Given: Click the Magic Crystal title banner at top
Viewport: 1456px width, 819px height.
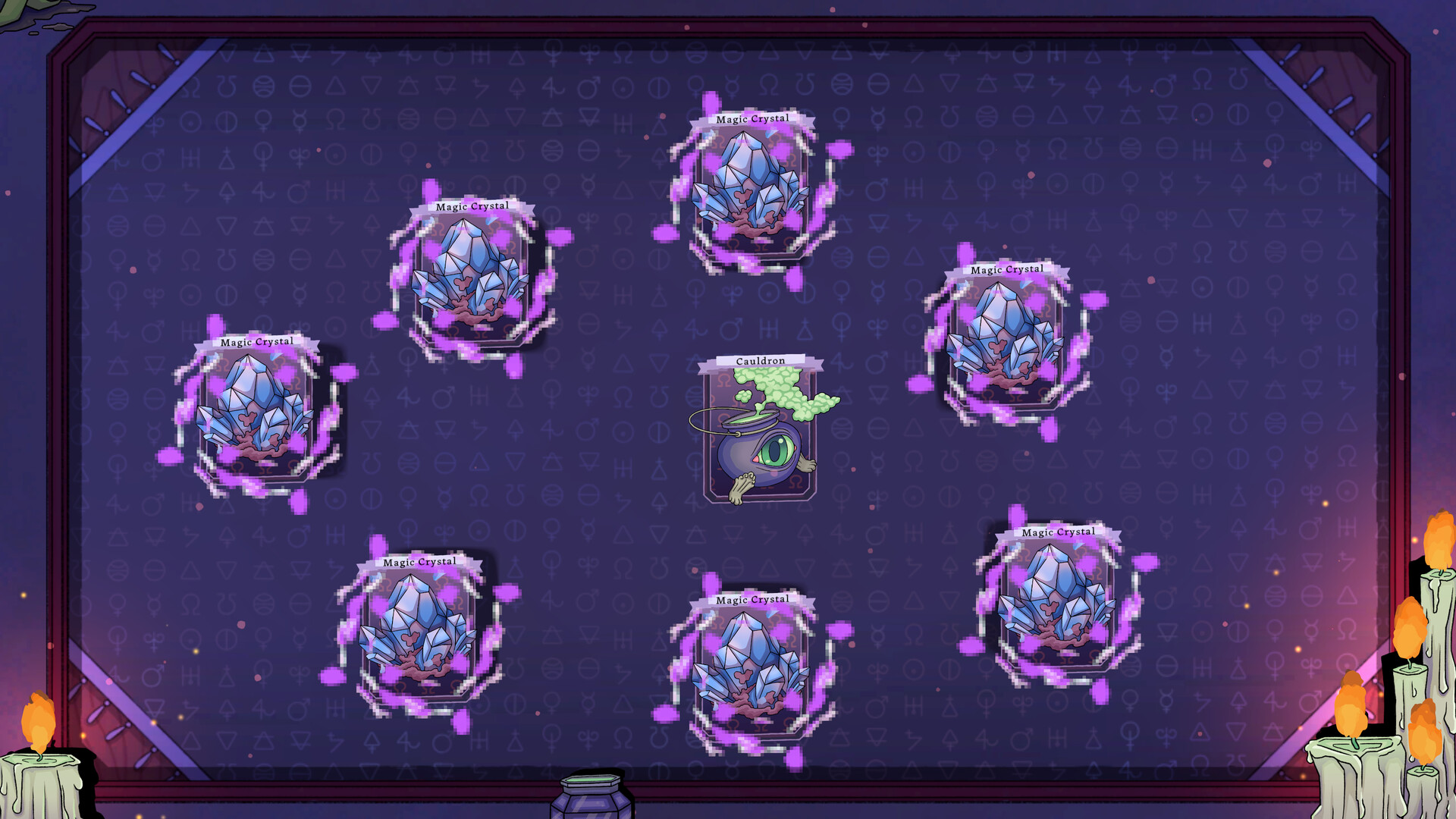Looking at the screenshot, I should [x=753, y=118].
